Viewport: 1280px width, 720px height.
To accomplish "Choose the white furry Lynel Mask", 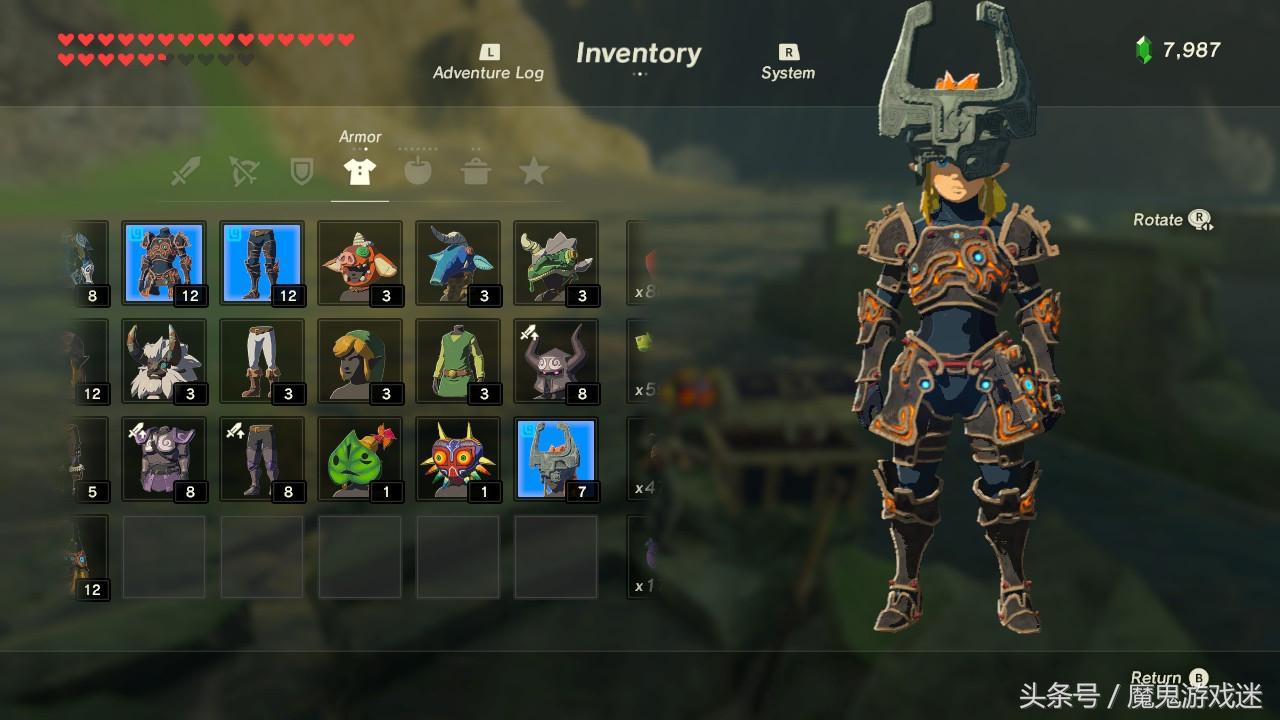I will pos(164,361).
